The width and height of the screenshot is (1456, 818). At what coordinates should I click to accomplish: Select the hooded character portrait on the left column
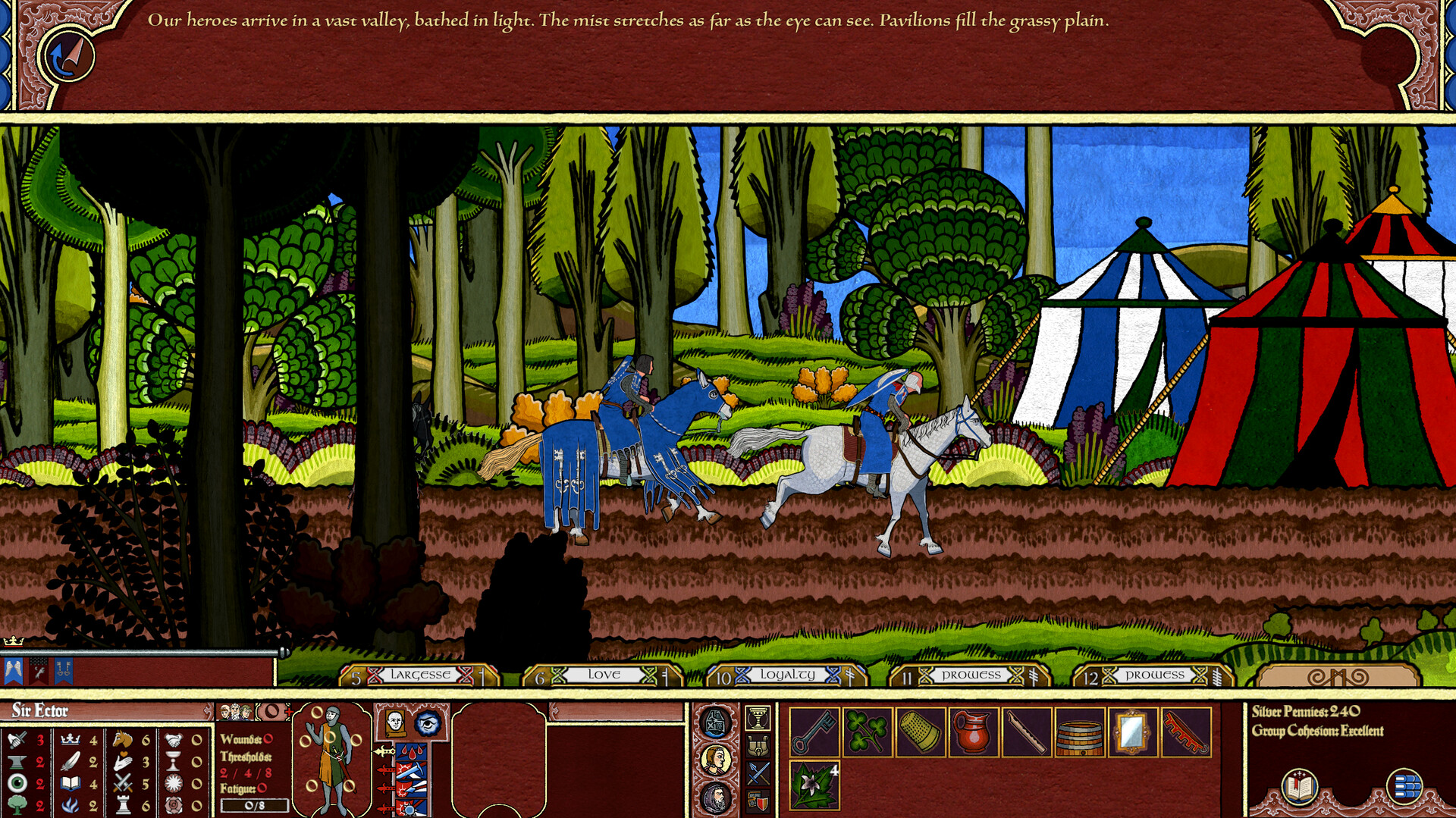[x=715, y=798]
